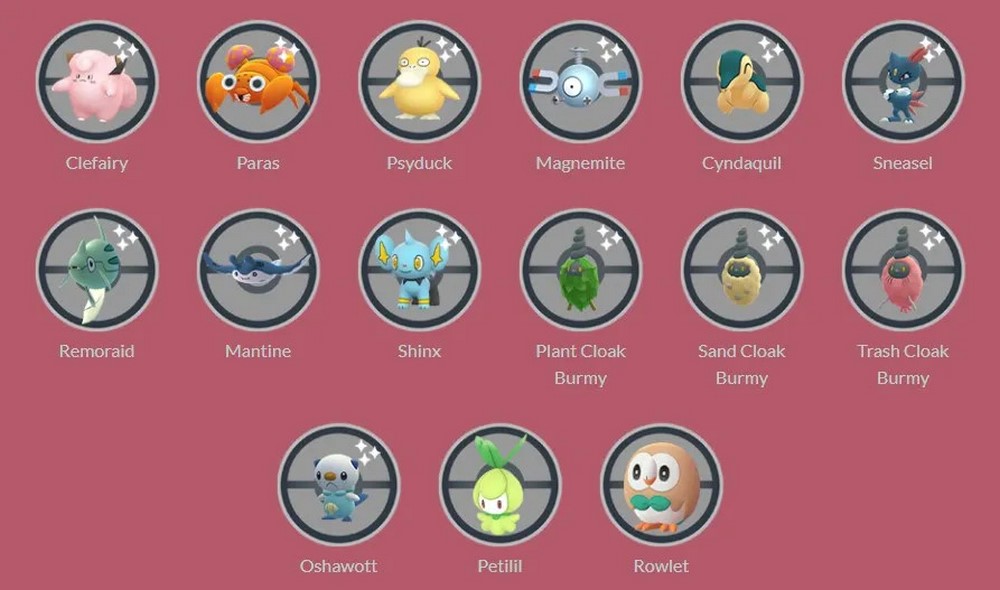Choose the Rowlet icon
The height and width of the screenshot is (590, 1000).
(x=661, y=485)
